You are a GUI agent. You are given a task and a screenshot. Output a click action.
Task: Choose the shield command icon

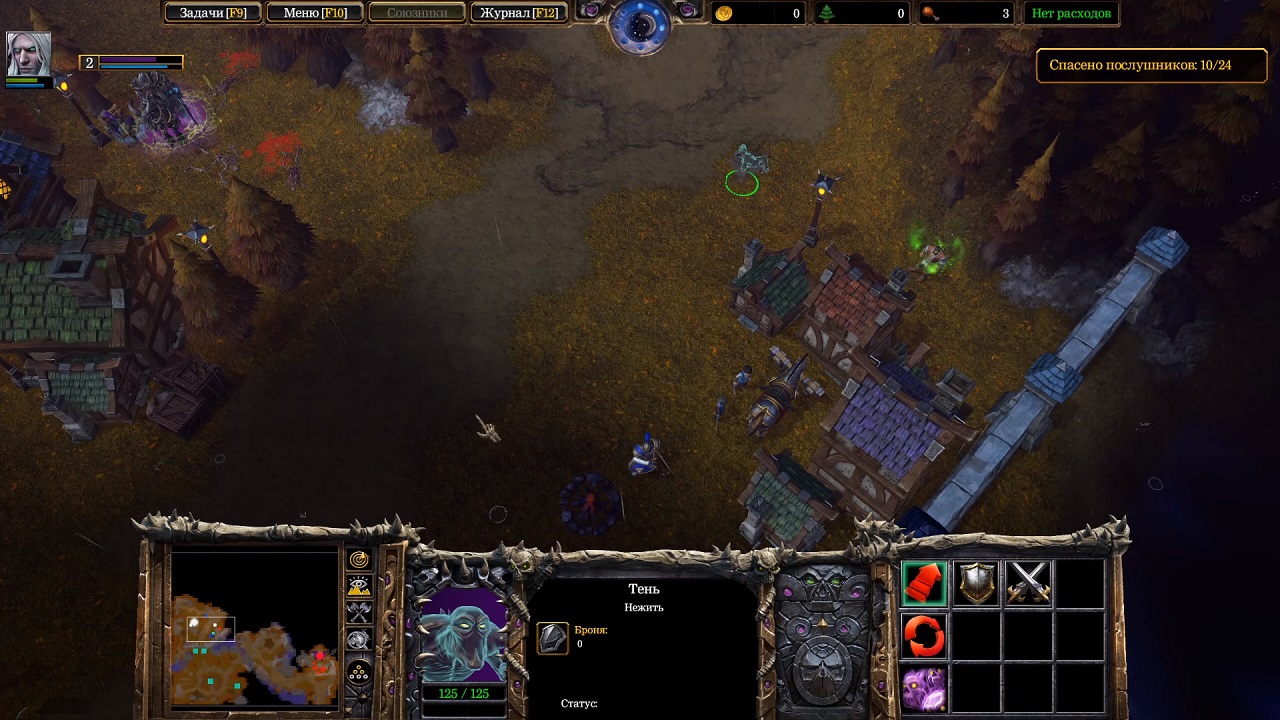[976, 584]
